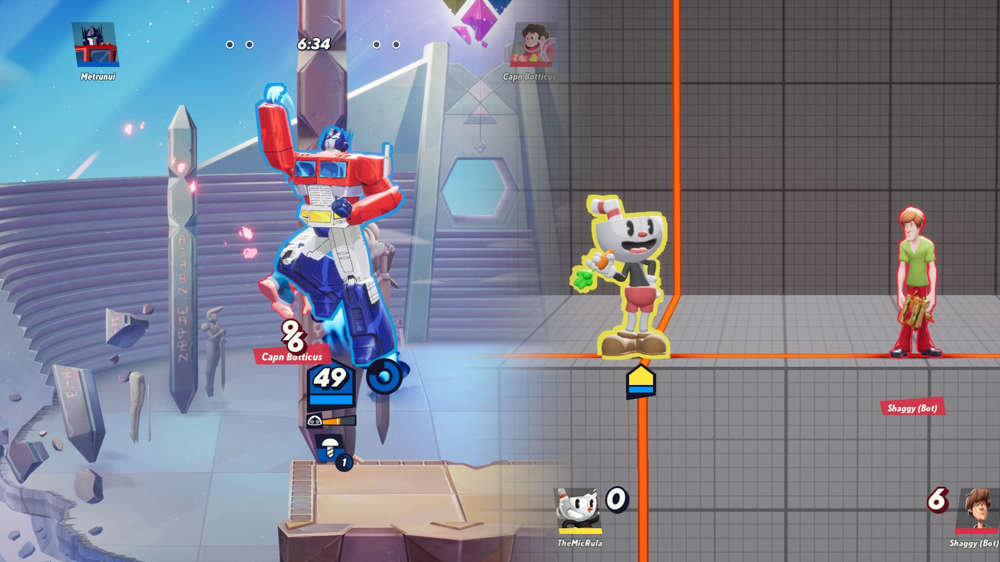Select the Shaggy (Bot) player portrait
The height and width of the screenshot is (562, 1000).
click(x=974, y=510)
